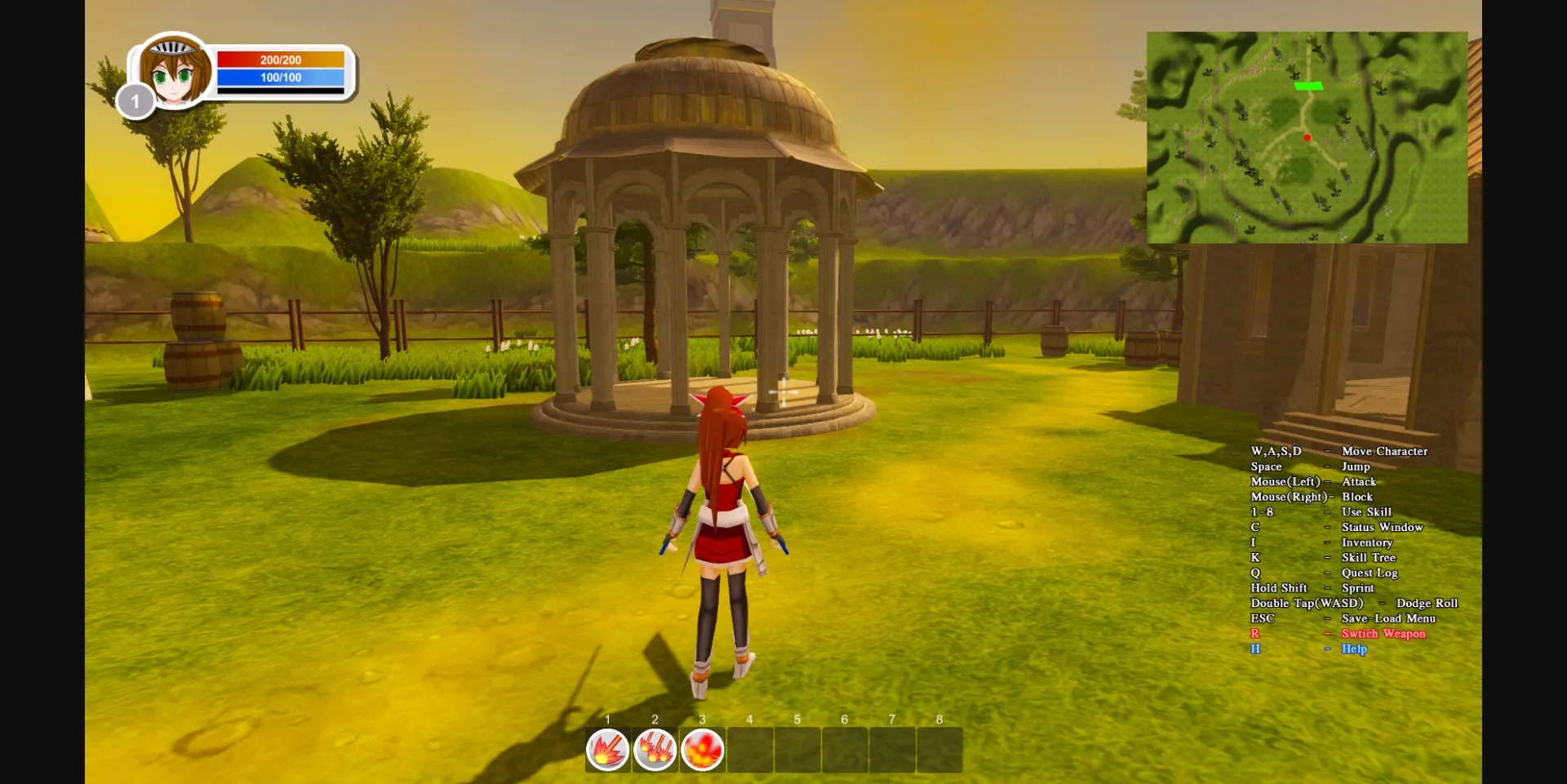Activate the triple fireball skill in slot 2
Screen dimensions: 1567x784
[655, 748]
